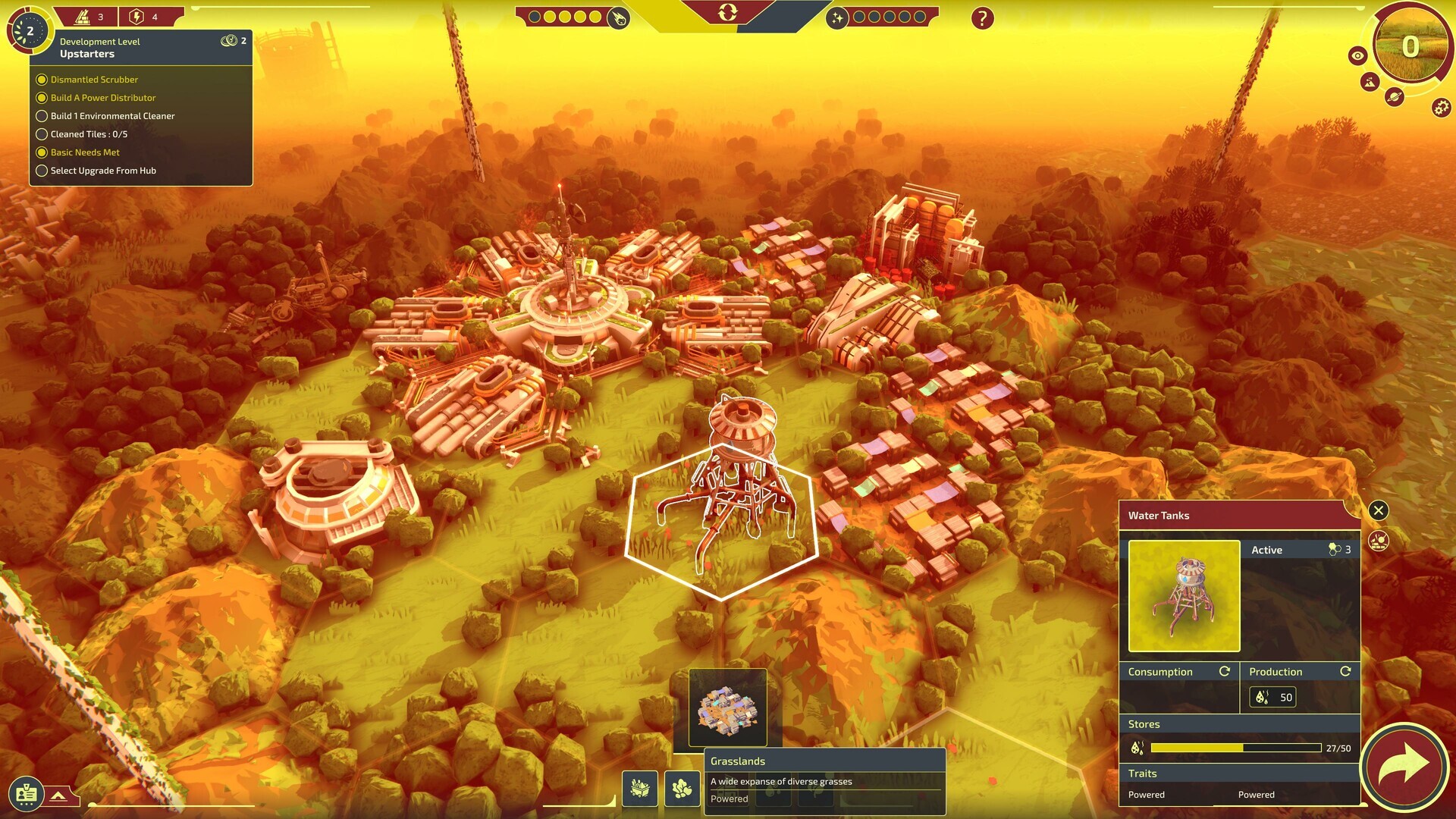Screen dimensions: 1456x819
Task: Click the cycle arrows emblem at top center
Action: (x=727, y=12)
